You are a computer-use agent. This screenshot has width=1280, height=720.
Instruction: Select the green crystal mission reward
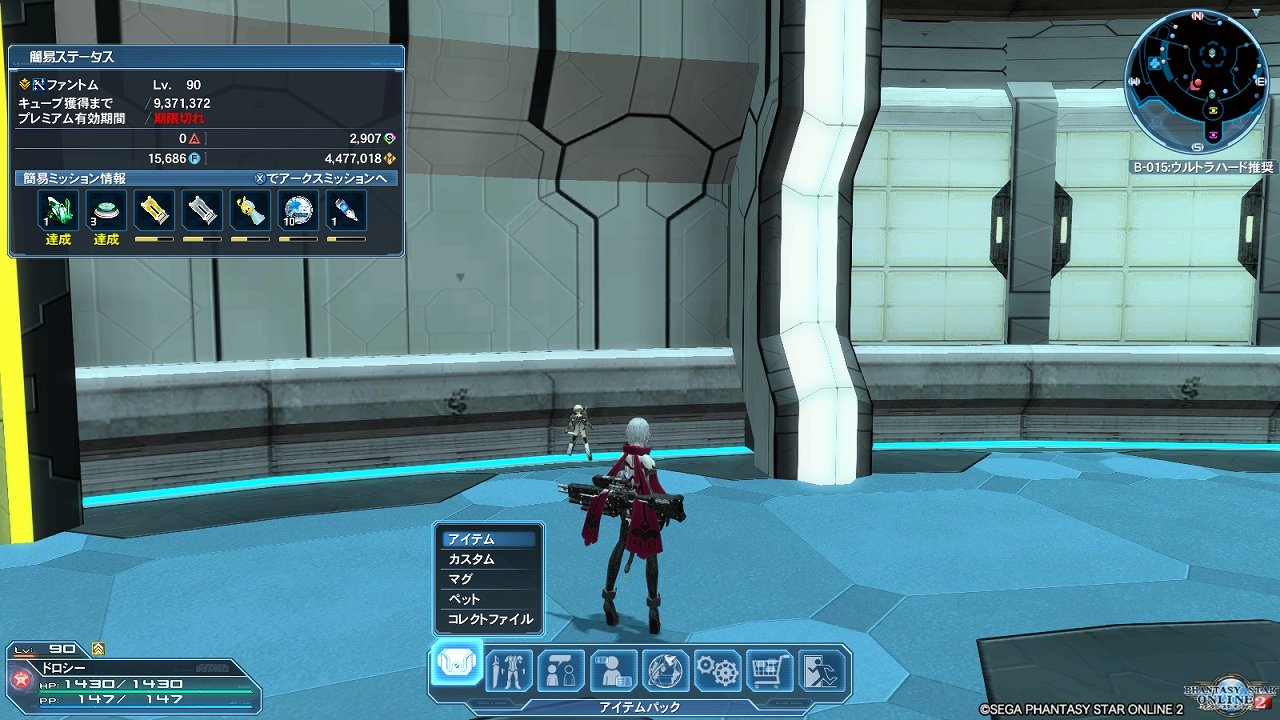click(x=58, y=210)
